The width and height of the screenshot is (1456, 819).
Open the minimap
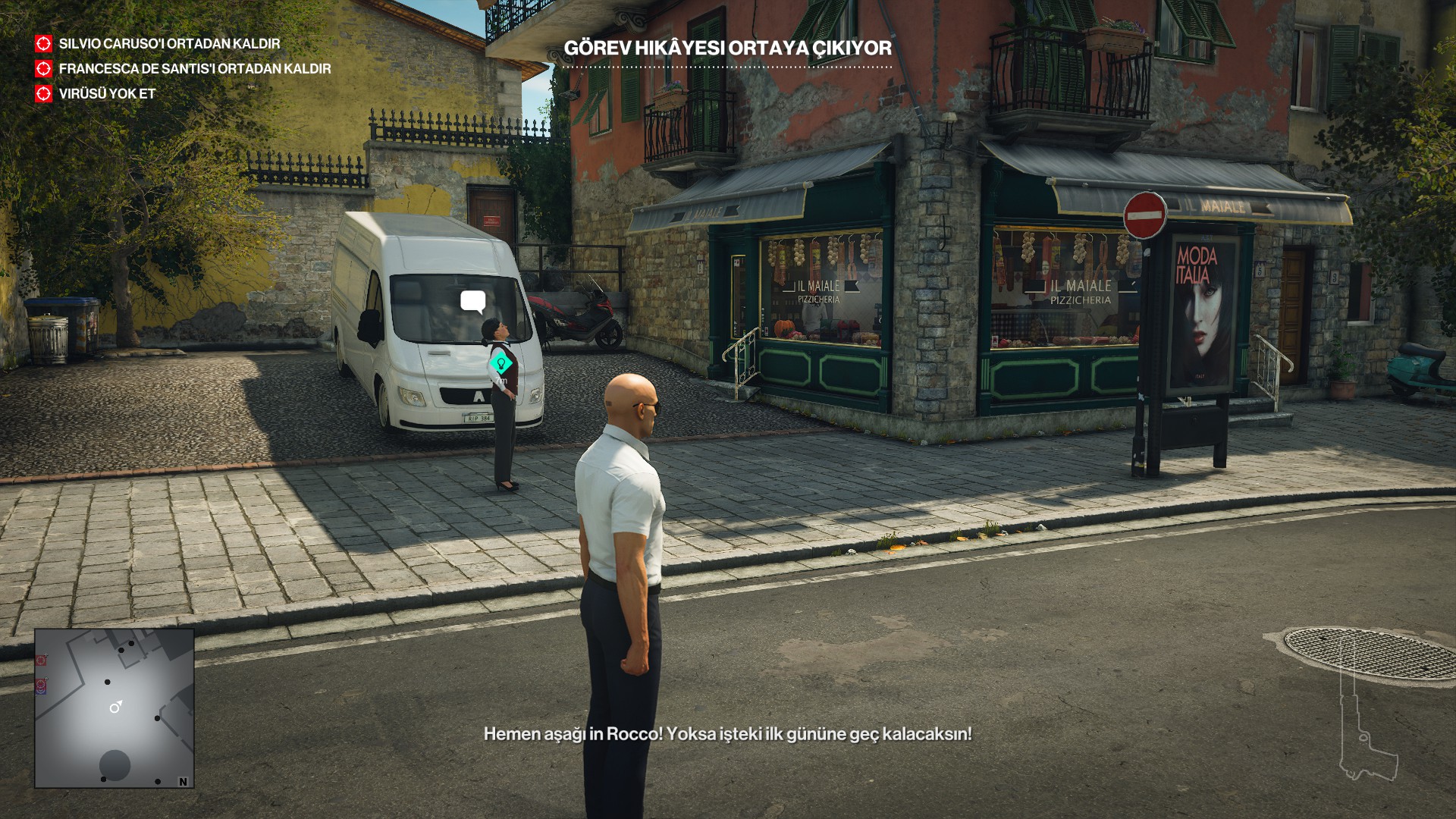click(115, 708)
